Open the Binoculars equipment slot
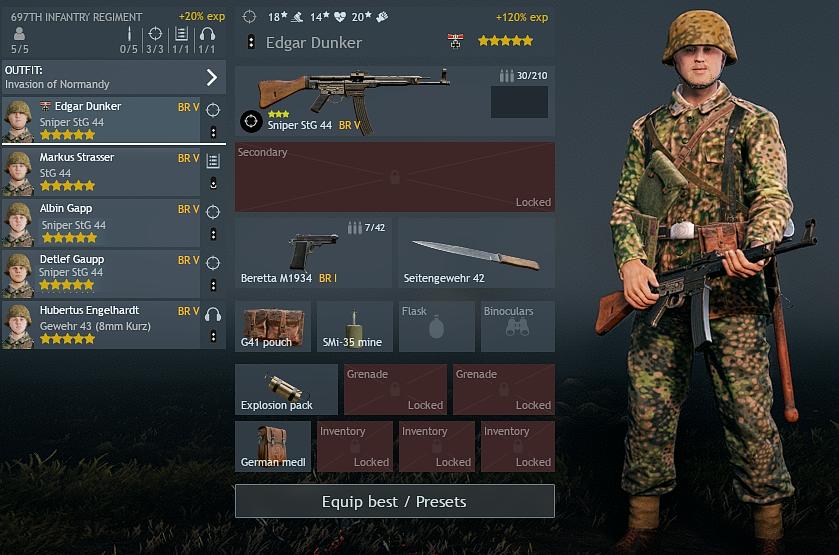Image resolution: width=839 pixels, height=555 pixels. click(518, 326)
